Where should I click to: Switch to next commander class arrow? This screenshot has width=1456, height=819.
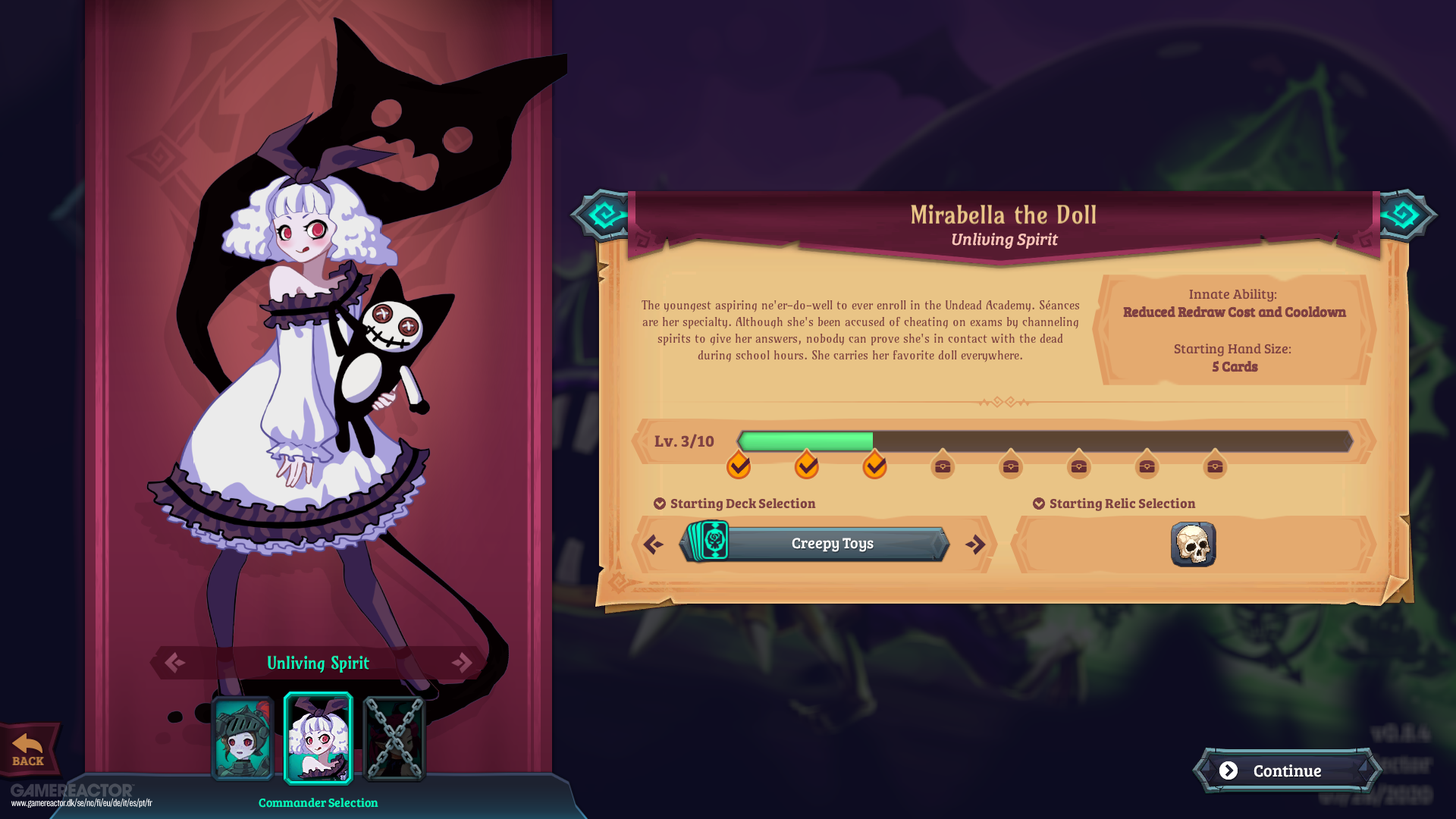tap(462, 663)
